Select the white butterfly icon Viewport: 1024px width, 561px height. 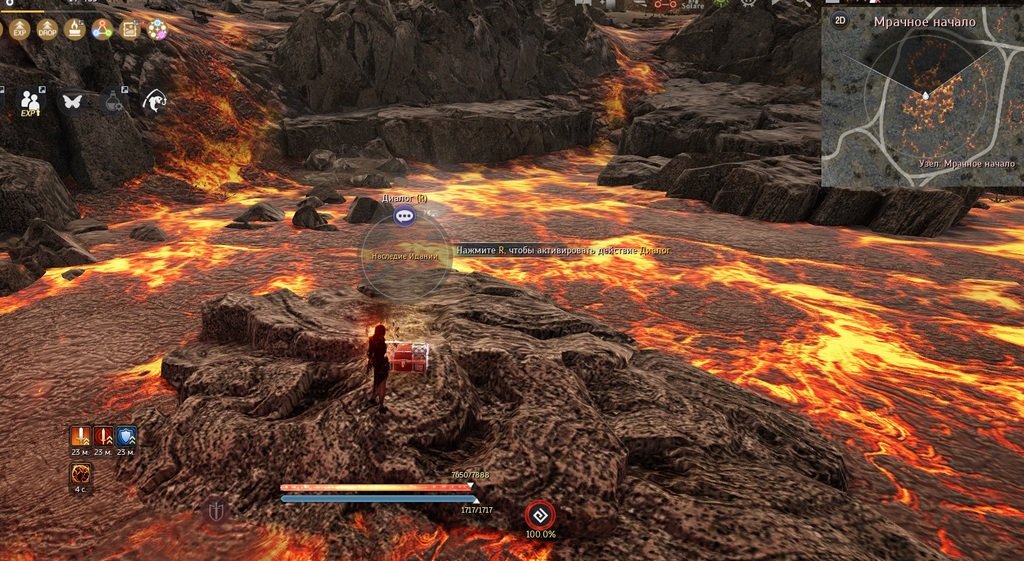pyautogui.click(x=72, y=101)
